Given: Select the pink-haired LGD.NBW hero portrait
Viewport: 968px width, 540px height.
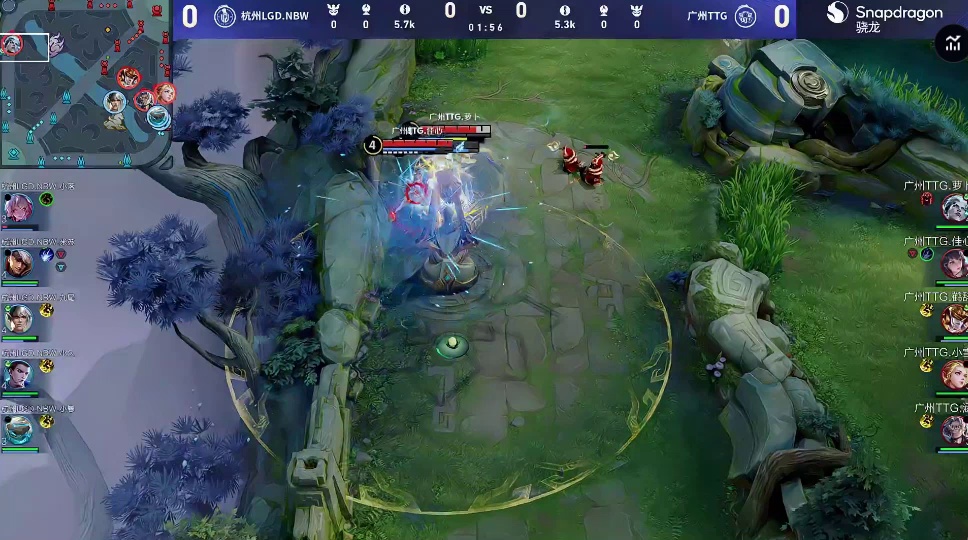Looking at the screenshot, I should 18,208.
